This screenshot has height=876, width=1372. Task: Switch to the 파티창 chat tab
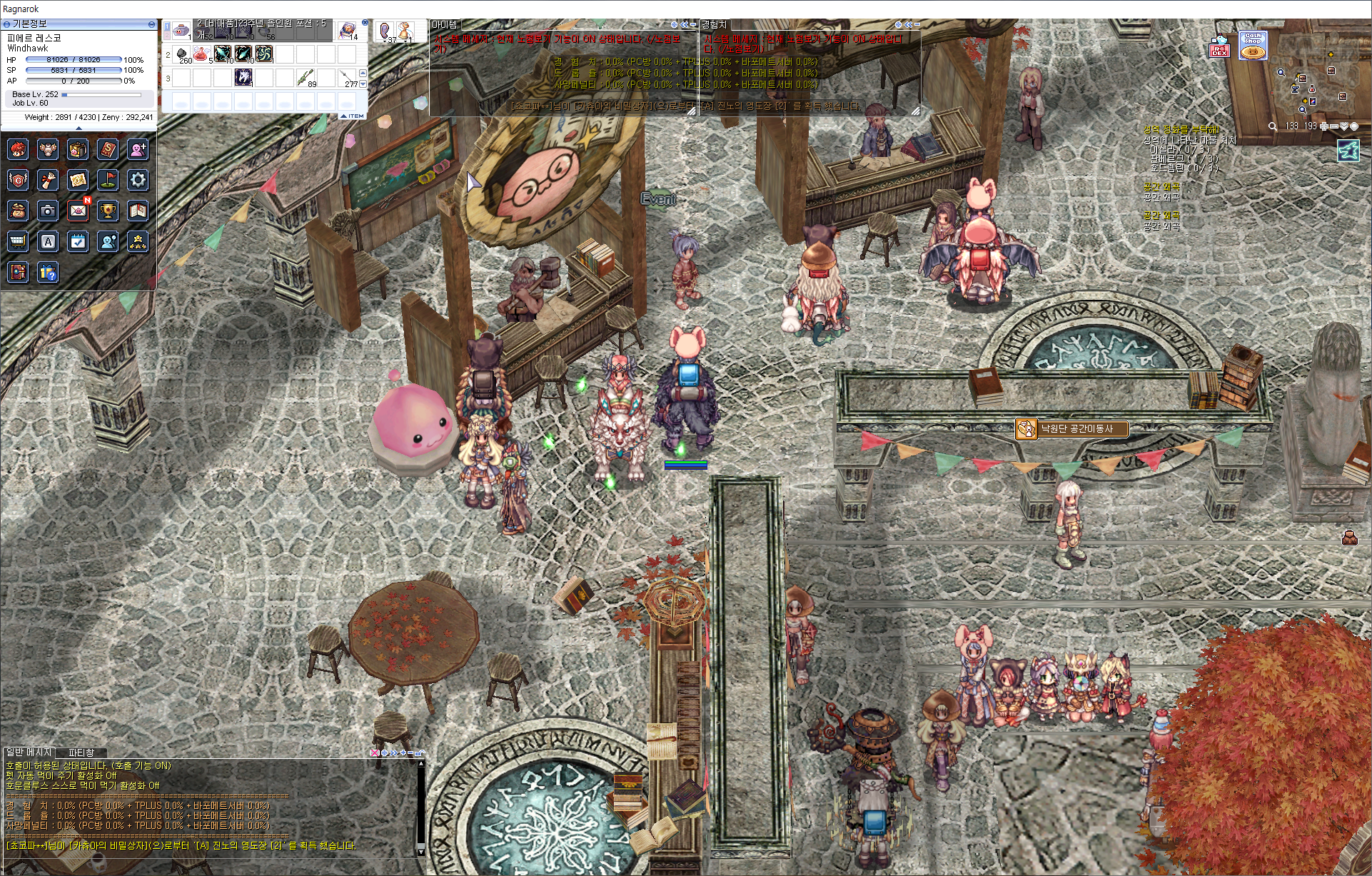(x=81, y=752)
